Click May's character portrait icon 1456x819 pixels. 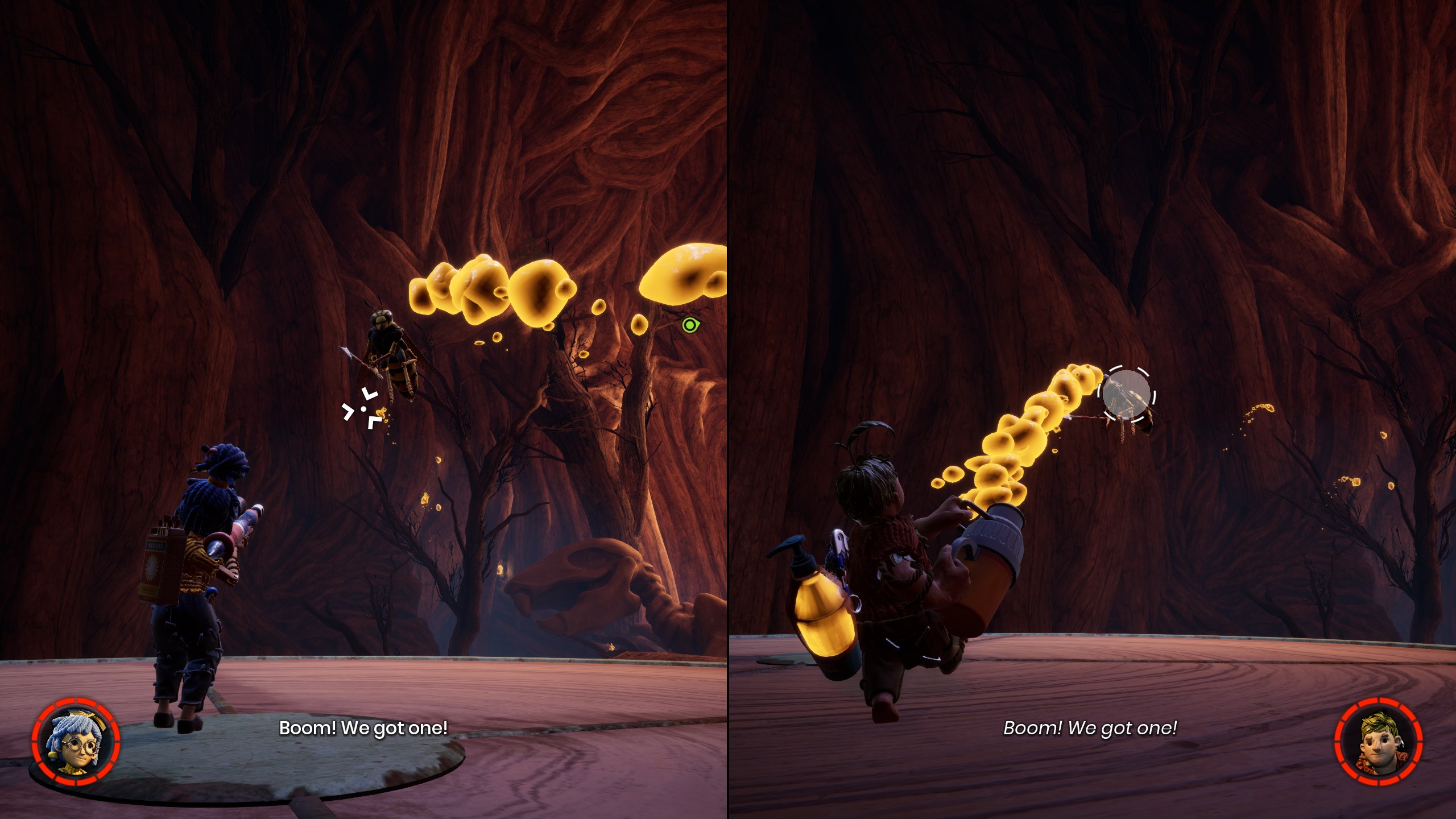pos(76,742)
